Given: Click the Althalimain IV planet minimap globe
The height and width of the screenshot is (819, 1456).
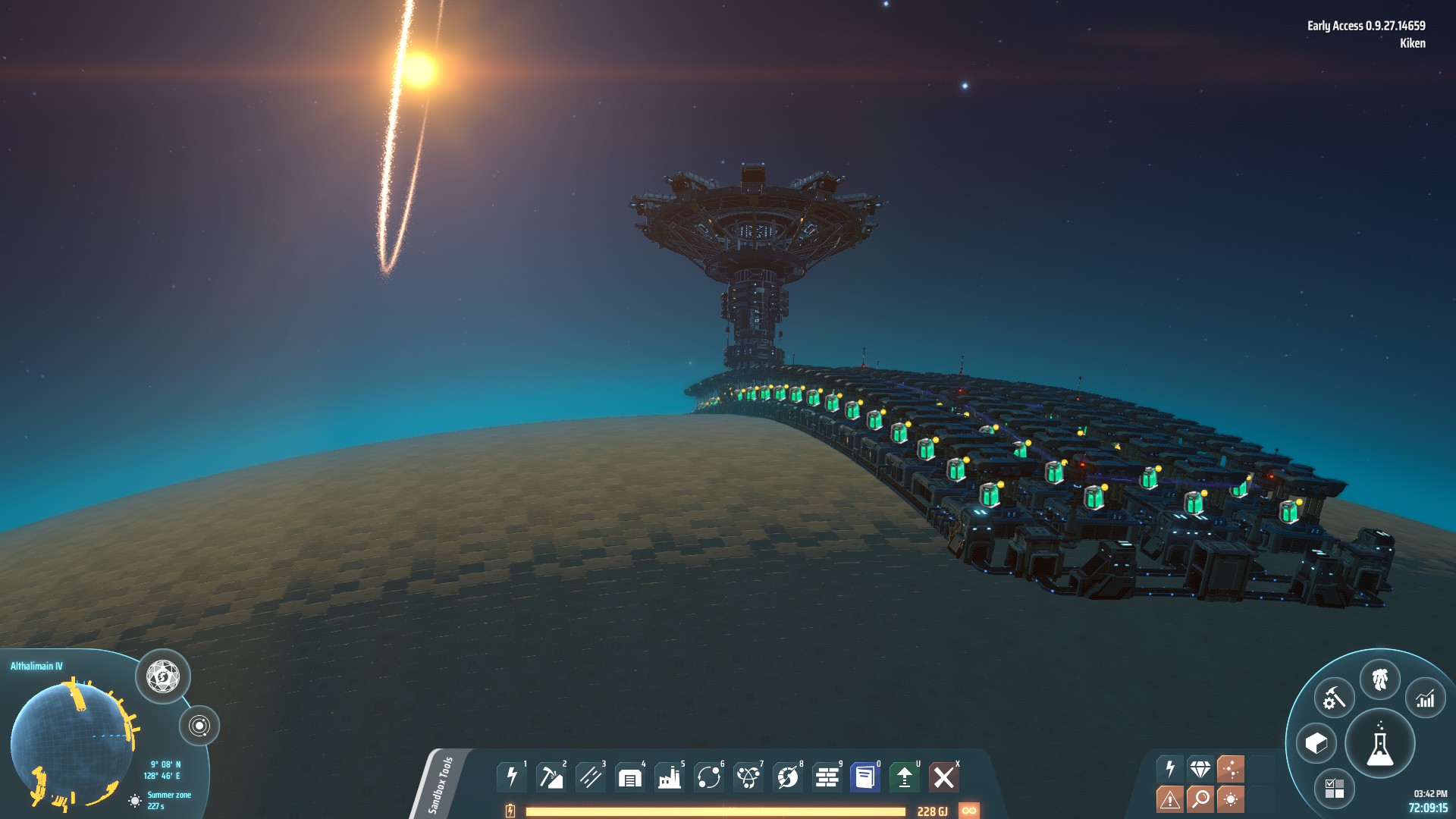Looking at the screenshot, I should (72, 745).
